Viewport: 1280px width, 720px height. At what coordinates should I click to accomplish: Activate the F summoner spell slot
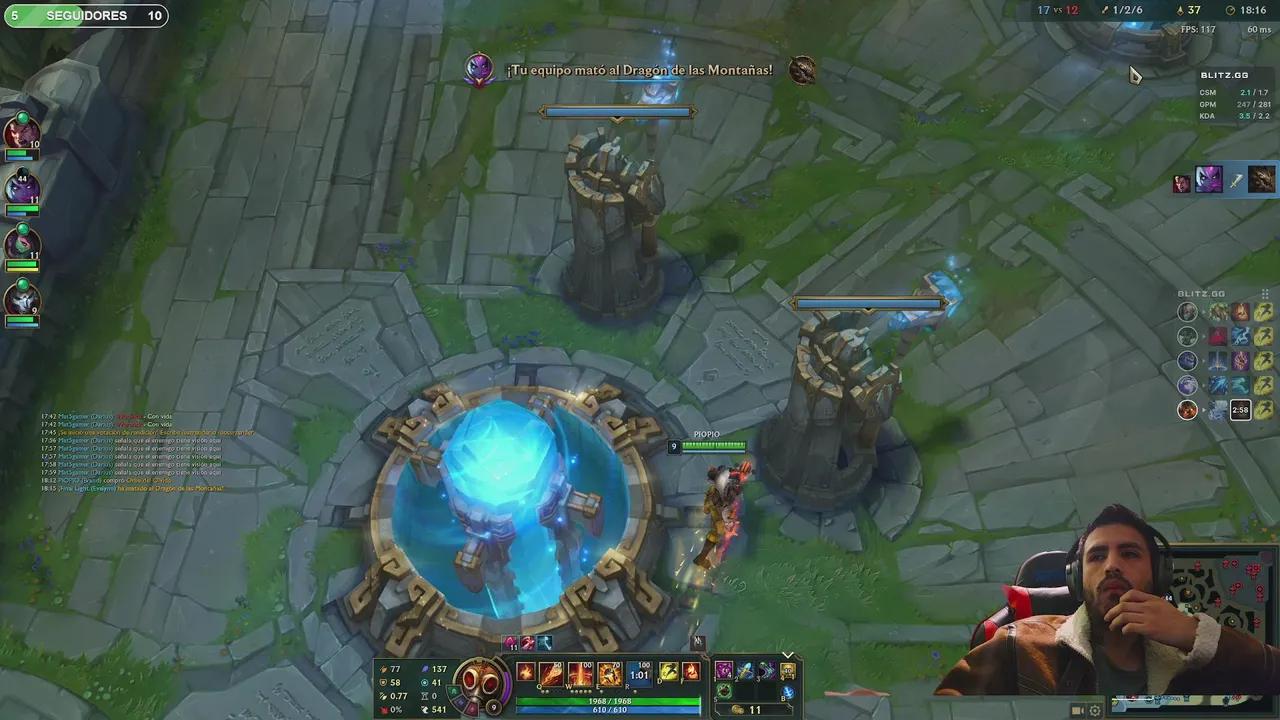691,673
